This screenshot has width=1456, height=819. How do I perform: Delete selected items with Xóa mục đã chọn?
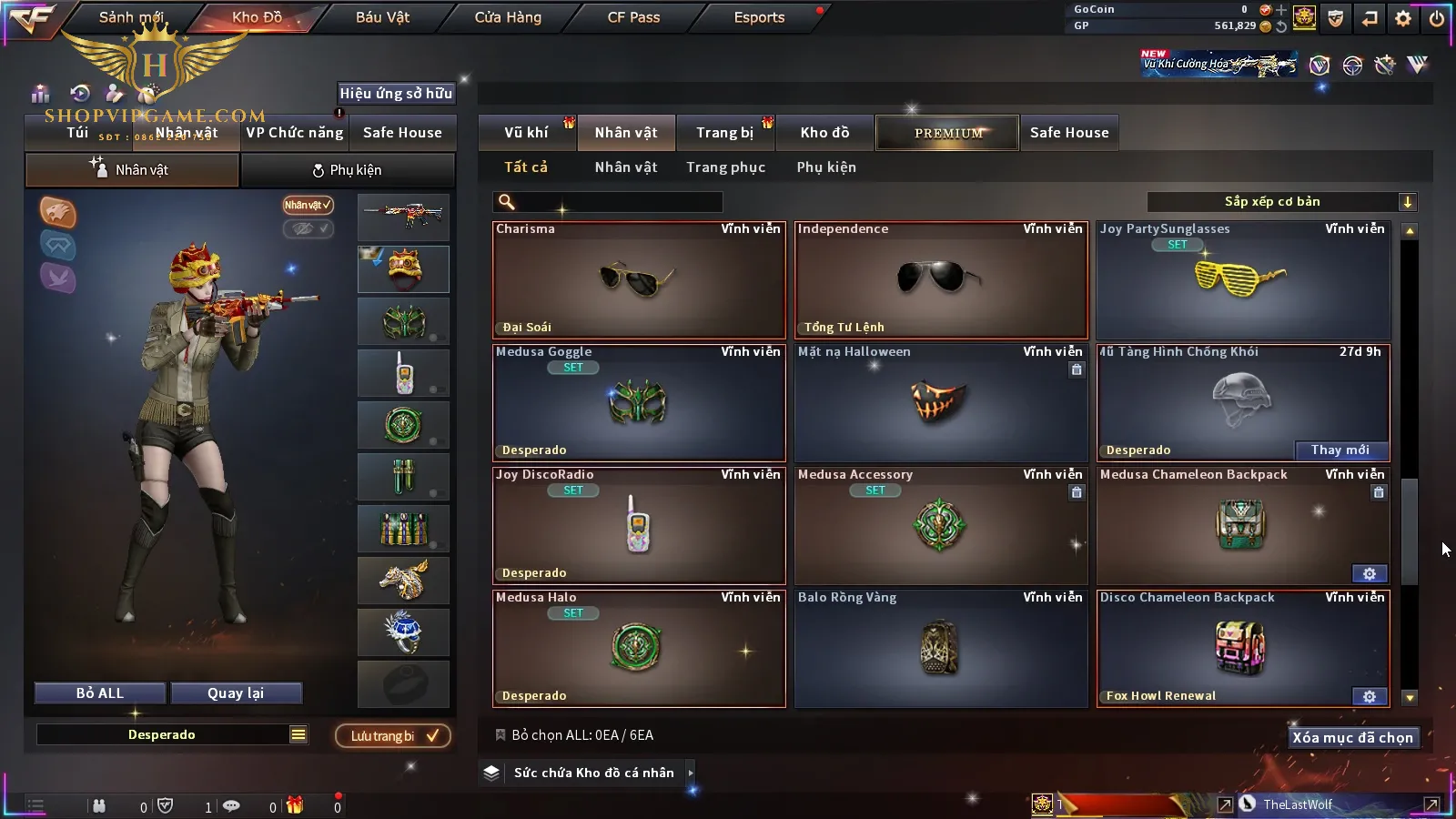point(1352,738)
